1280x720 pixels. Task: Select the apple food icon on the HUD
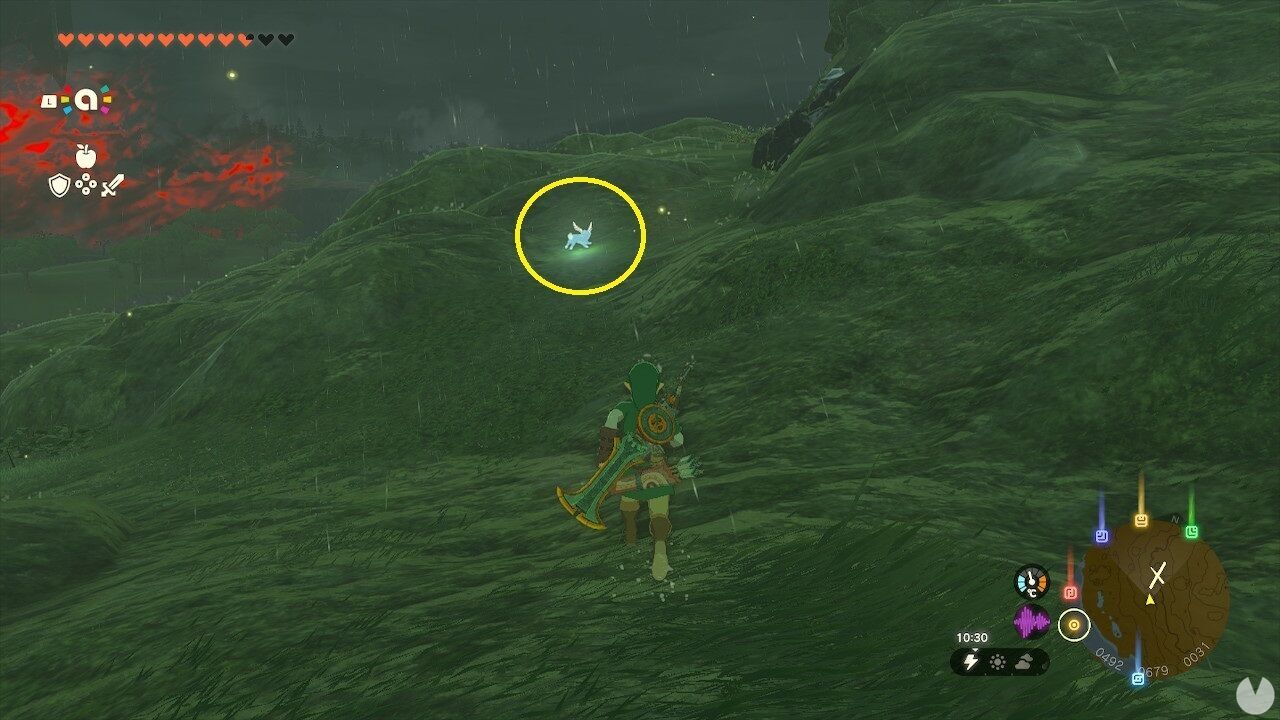[x=85, y=156]
